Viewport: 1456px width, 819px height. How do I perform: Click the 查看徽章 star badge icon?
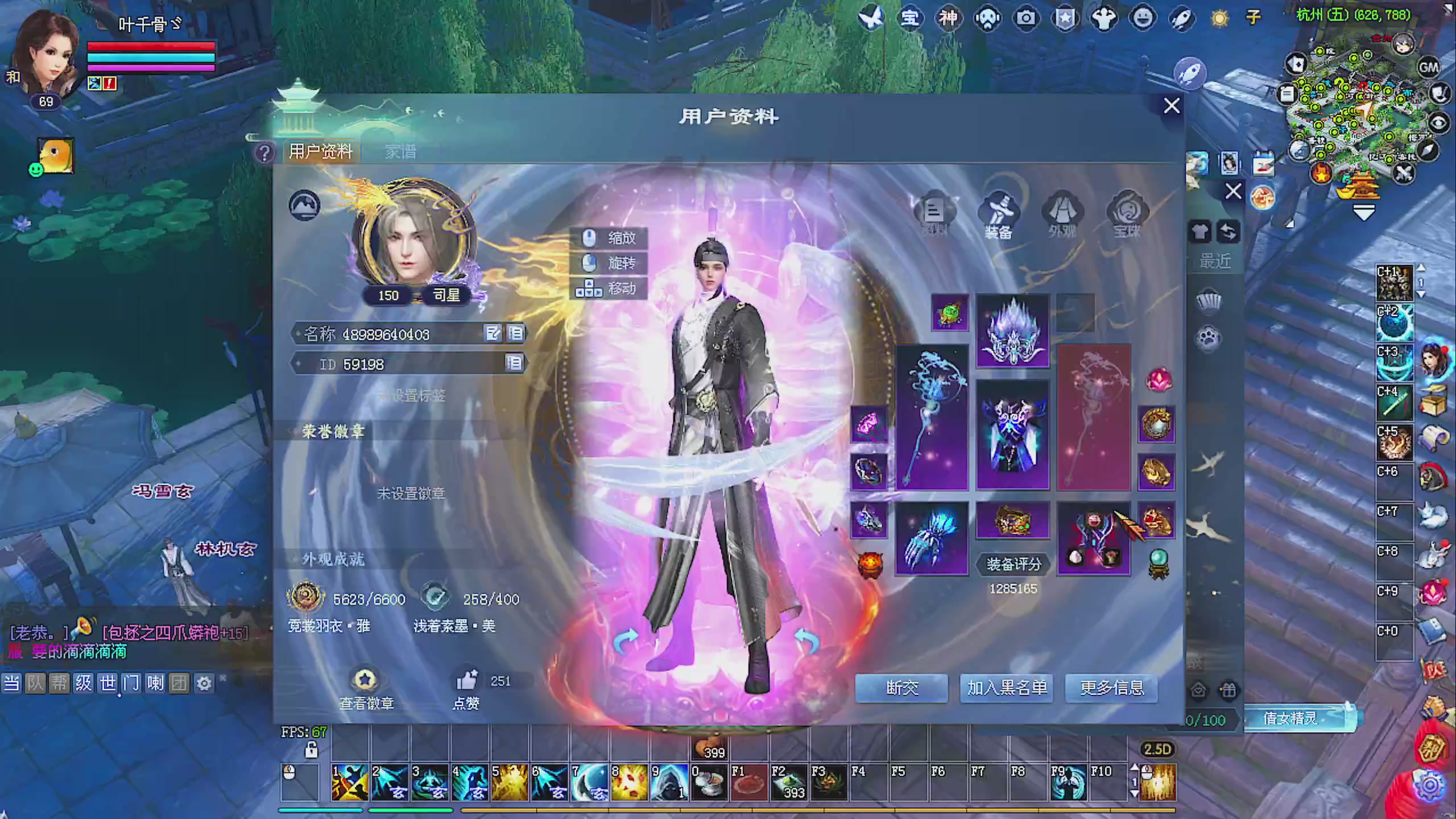pyautogui.click(x=365, y=679)
